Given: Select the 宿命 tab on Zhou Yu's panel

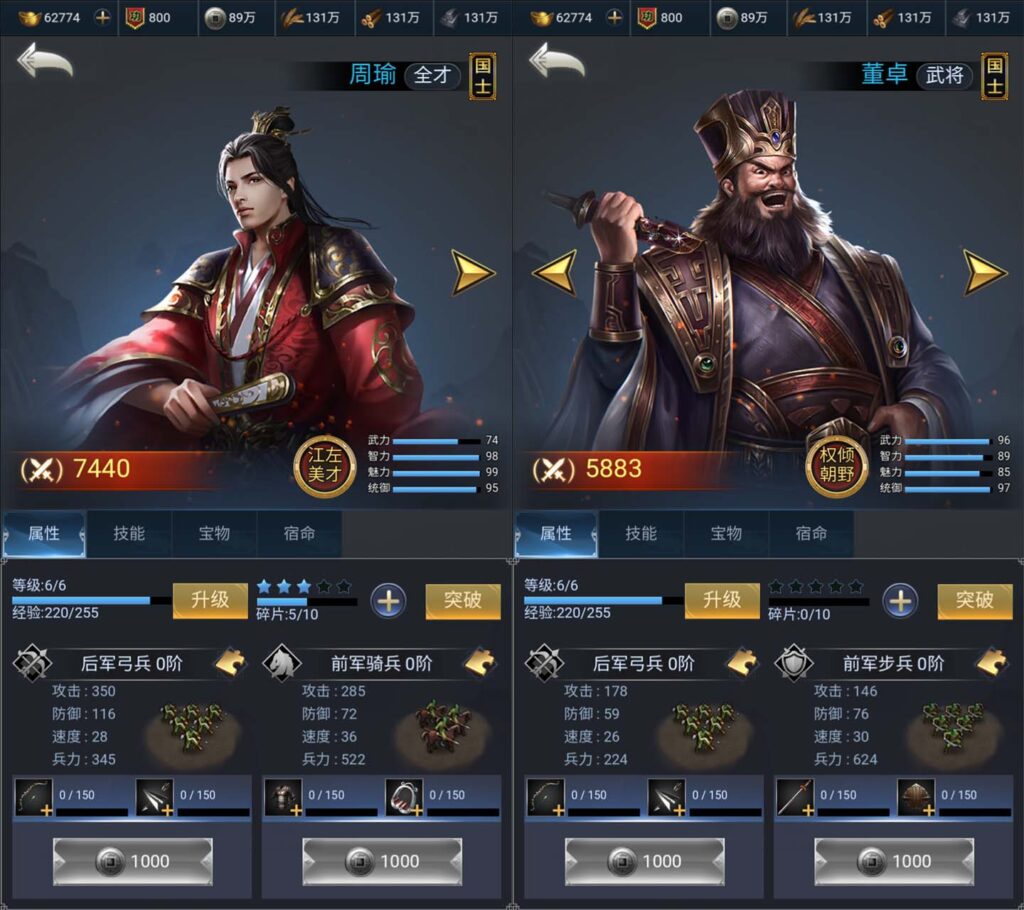Looking at the screenshot, I should point(299,534).
